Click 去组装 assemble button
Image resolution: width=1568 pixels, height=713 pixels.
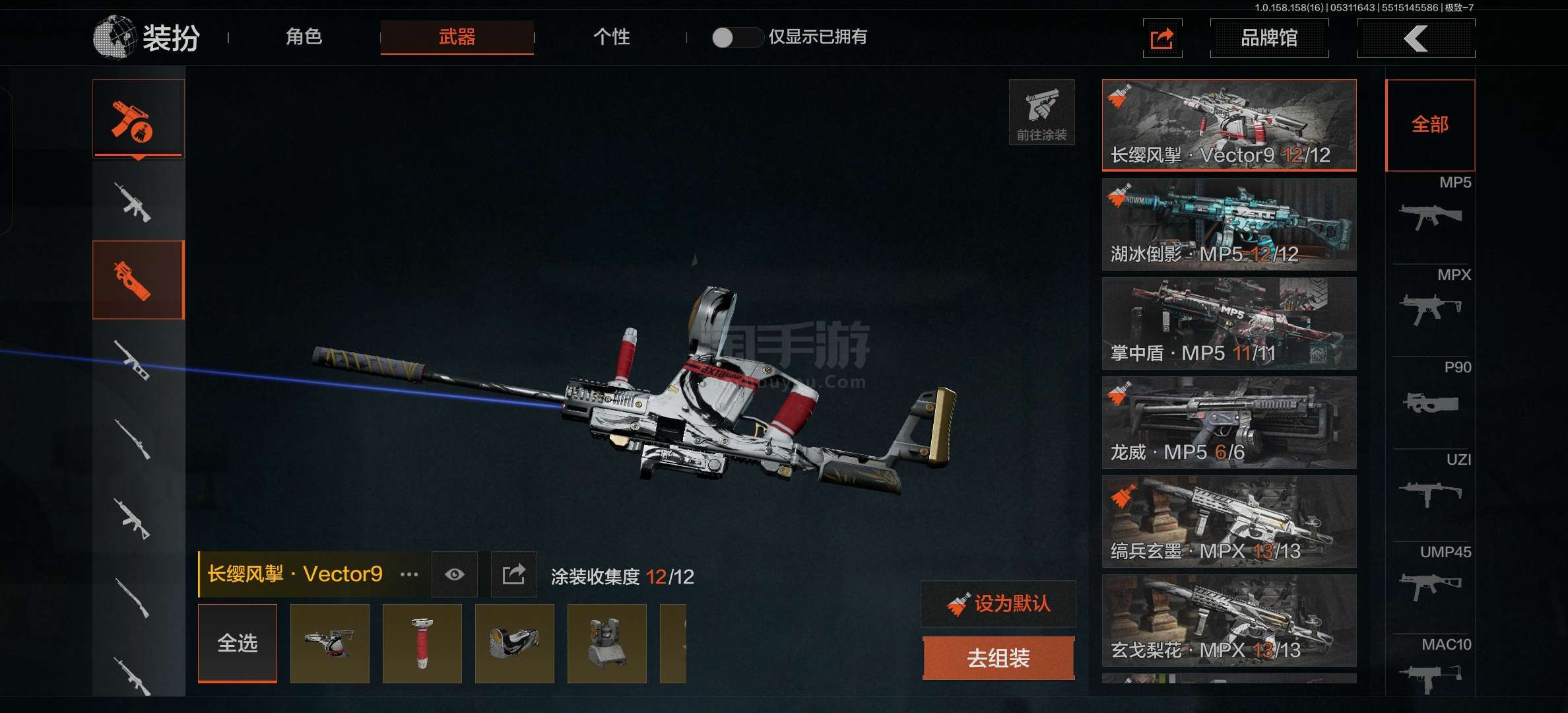click(998, 658)
